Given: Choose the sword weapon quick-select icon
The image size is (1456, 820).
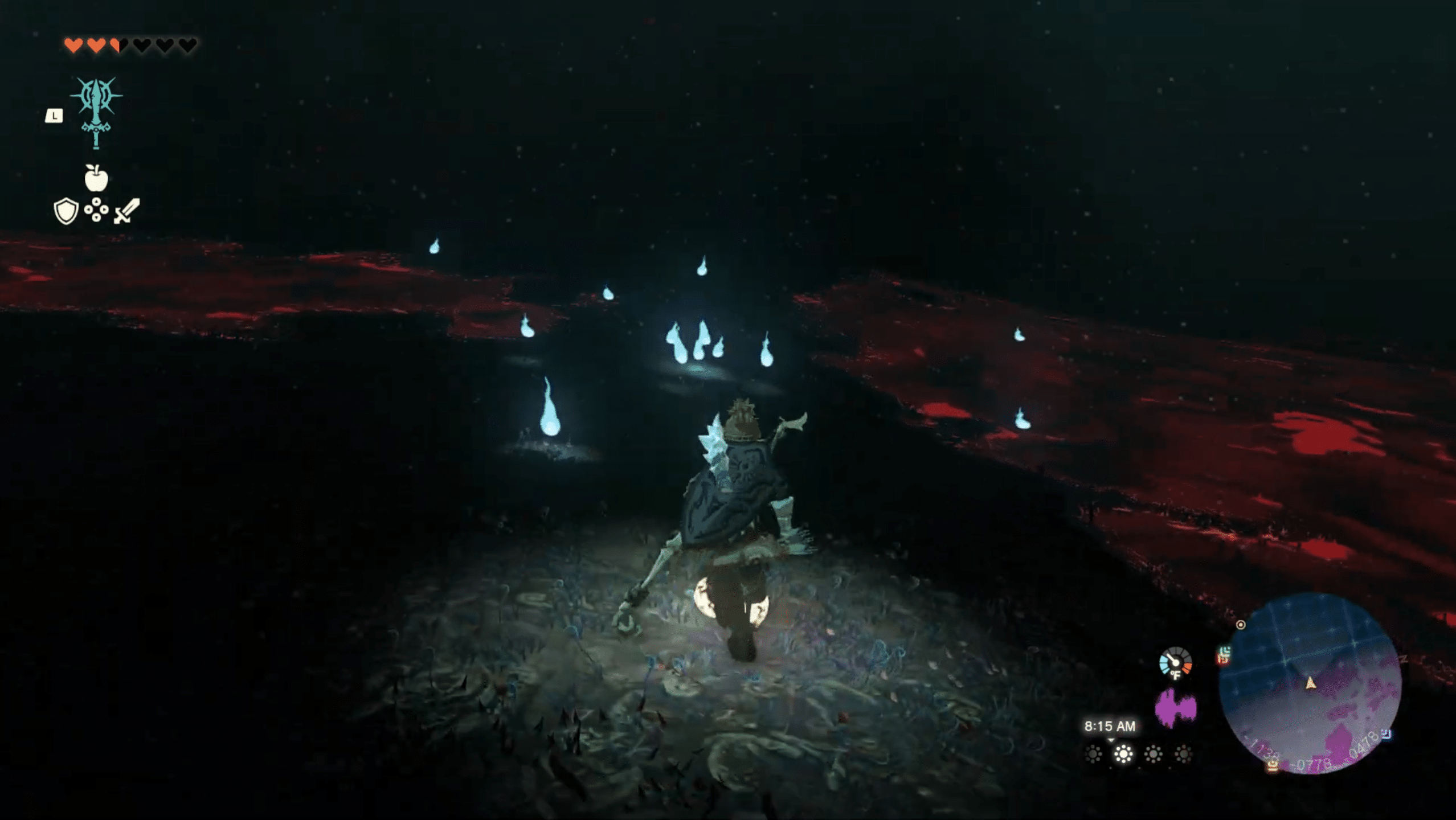Looking at the screenshot, I should pos(127,211).
